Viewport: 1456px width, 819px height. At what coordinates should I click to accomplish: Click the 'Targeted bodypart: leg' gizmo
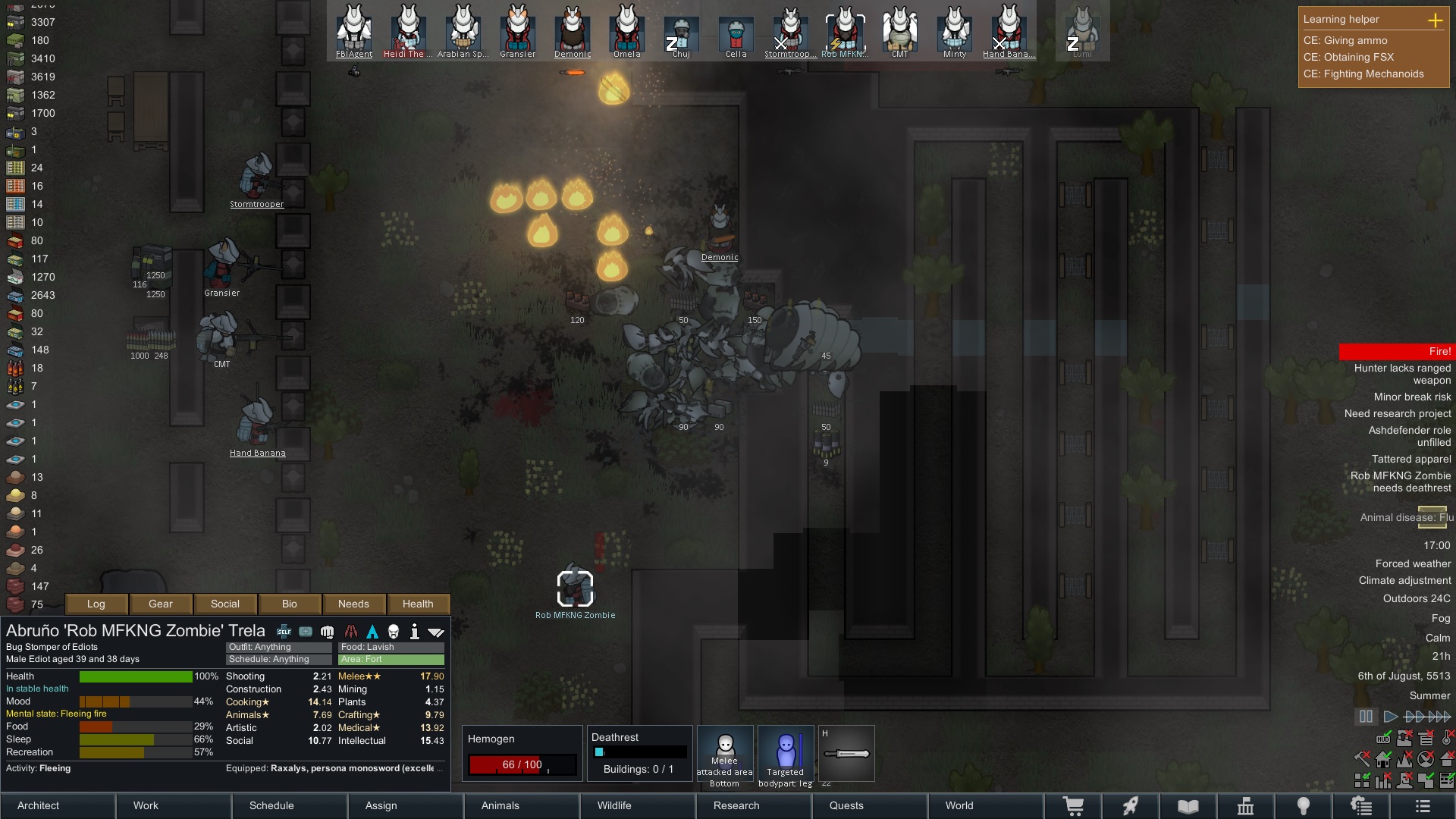(785, 755)
